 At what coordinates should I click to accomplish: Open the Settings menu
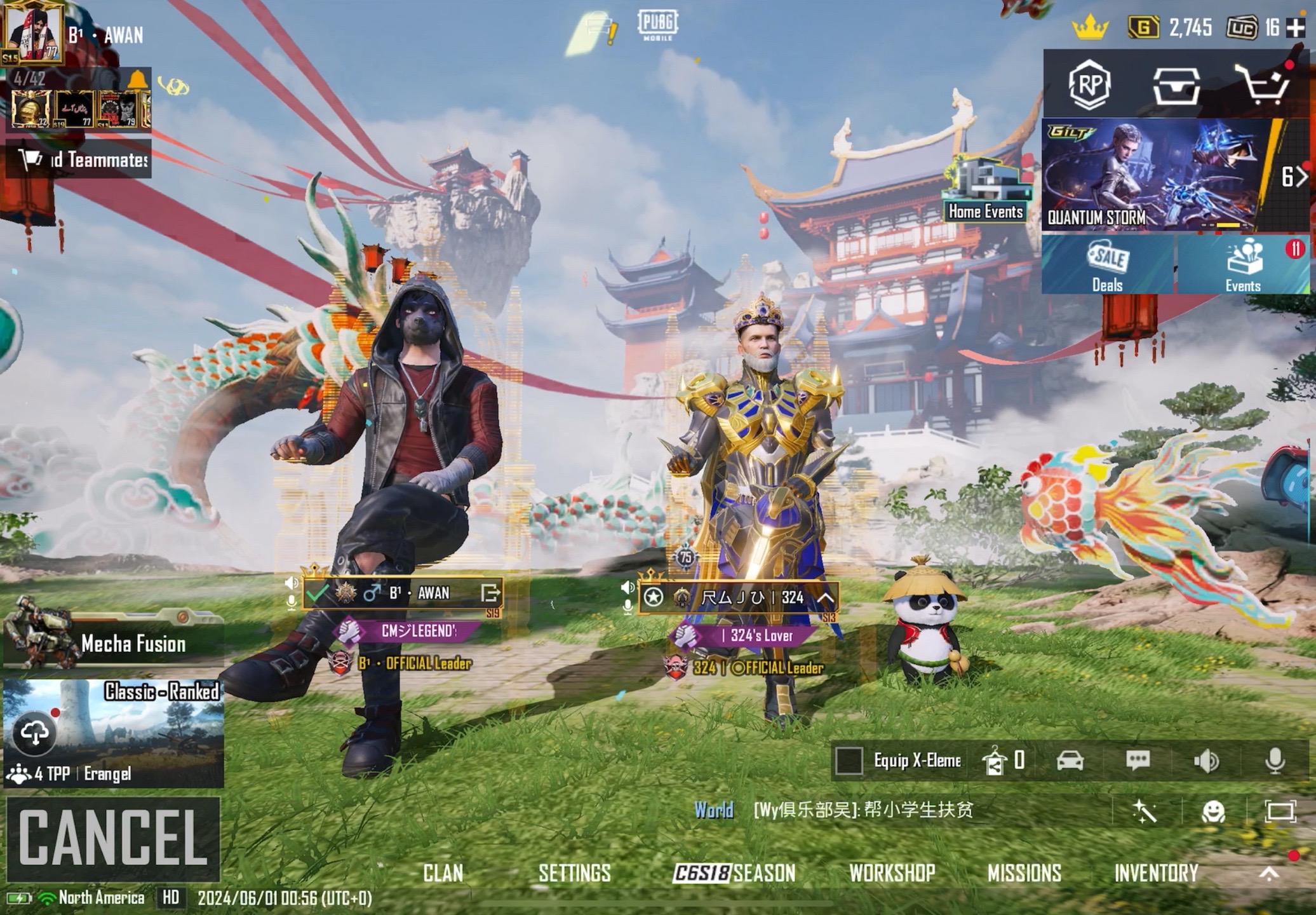(x=574, y=873)
